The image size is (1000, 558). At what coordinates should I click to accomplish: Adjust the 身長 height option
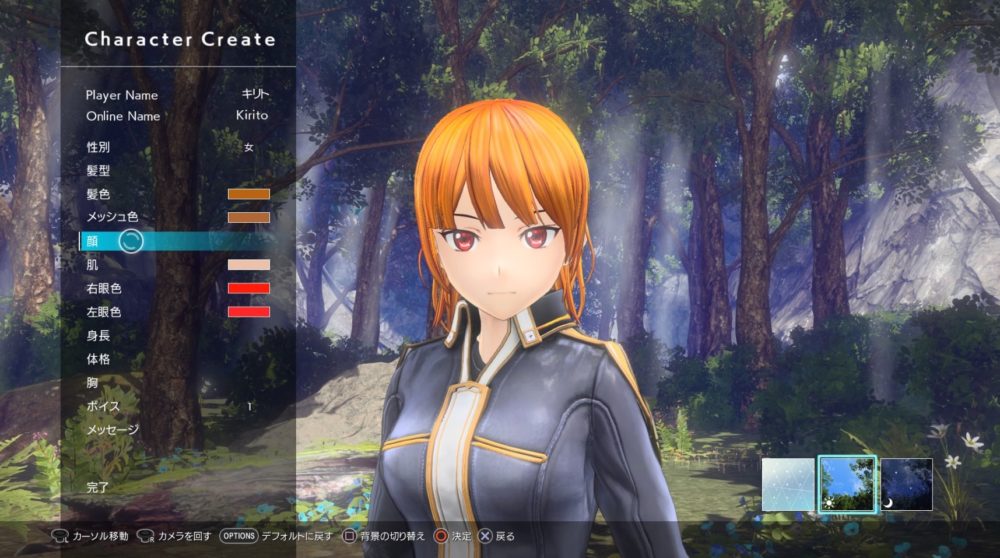100,335
